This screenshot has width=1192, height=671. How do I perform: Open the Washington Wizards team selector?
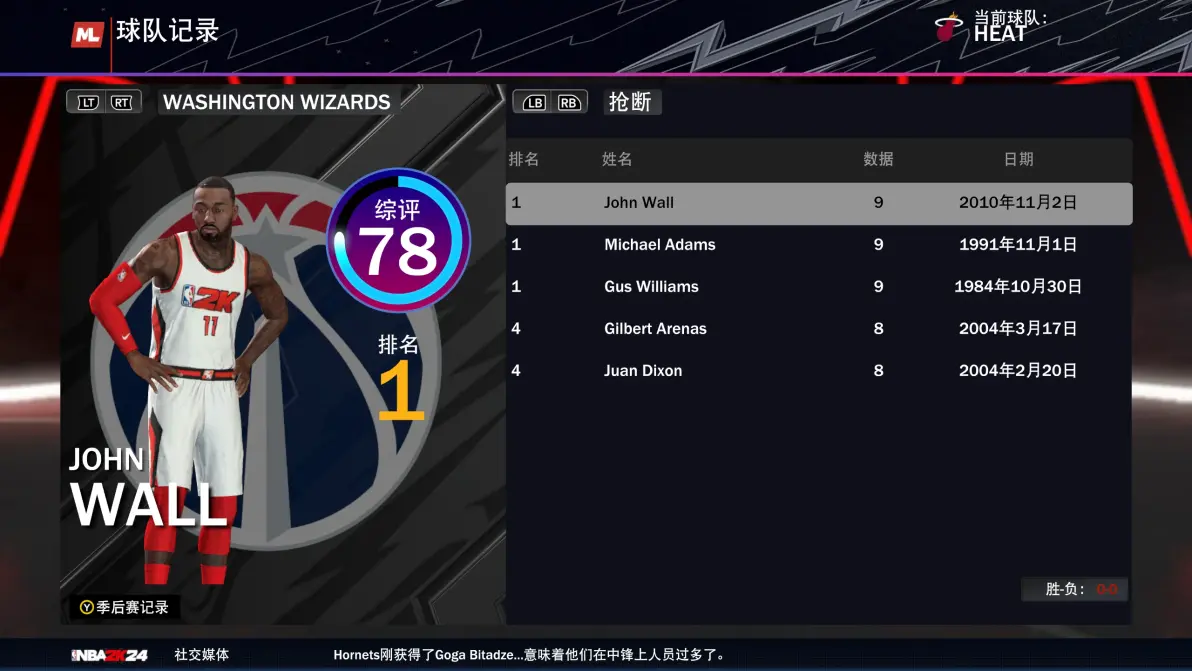pos(276,102)
